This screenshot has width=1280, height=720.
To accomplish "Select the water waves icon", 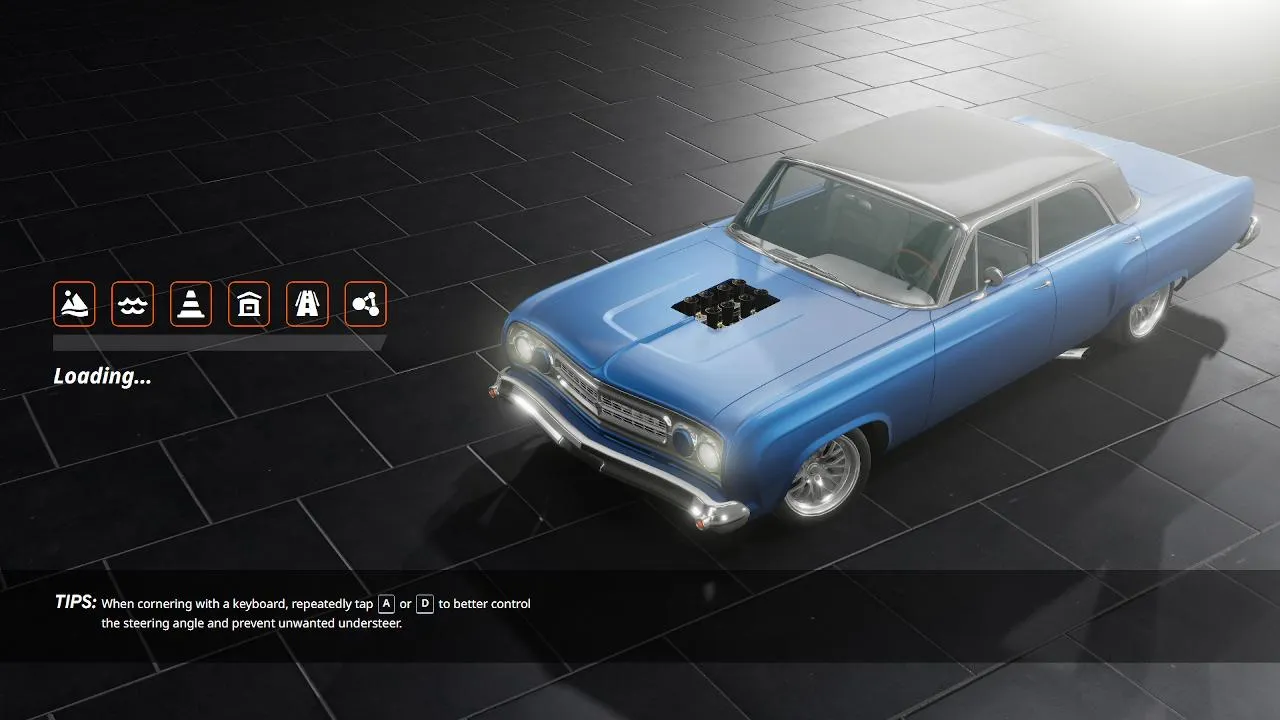I will pyautogui.click(x=132, y=303).
